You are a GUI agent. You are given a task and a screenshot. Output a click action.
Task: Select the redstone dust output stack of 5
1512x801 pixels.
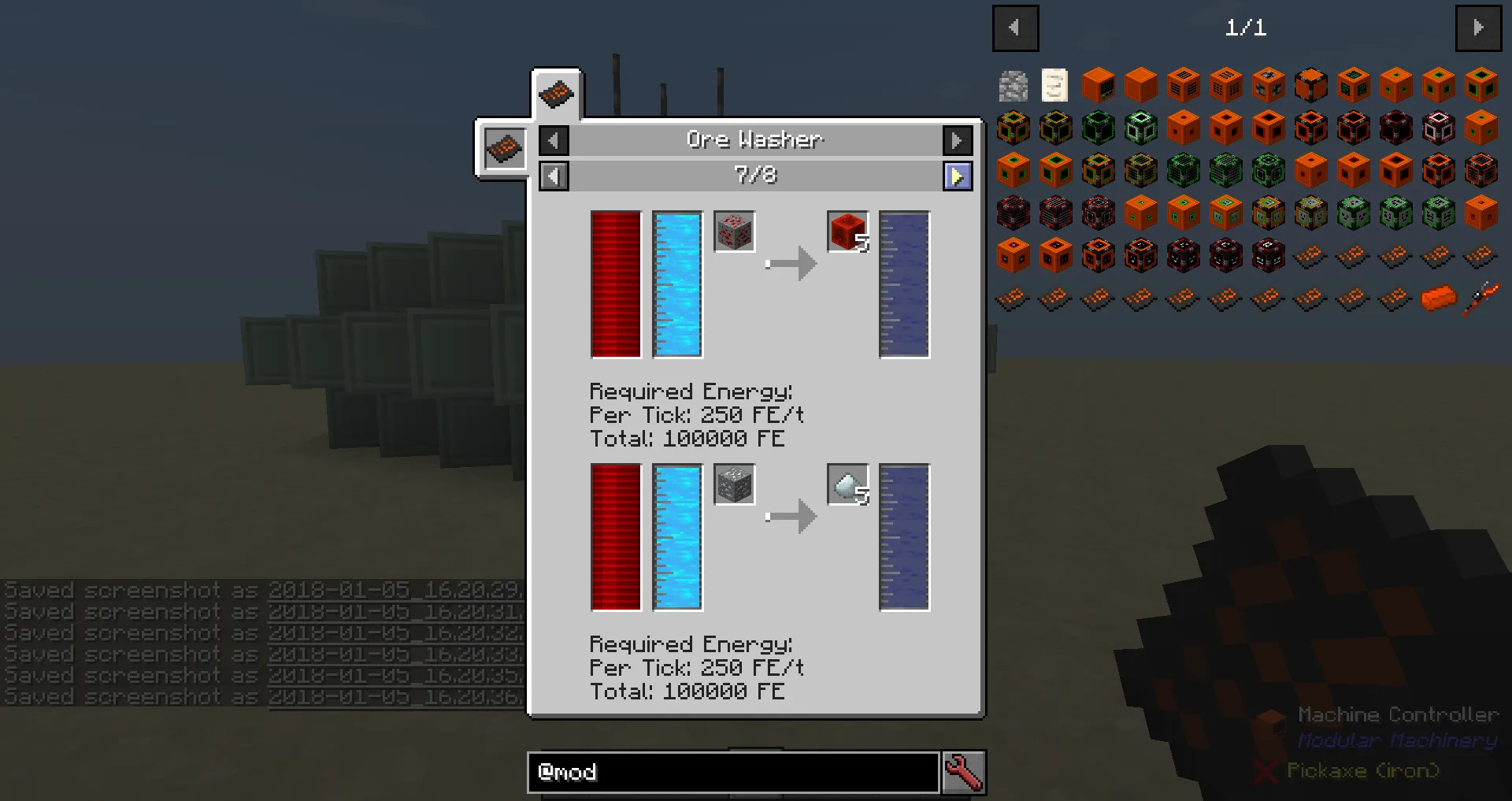(x=846, y=231)
